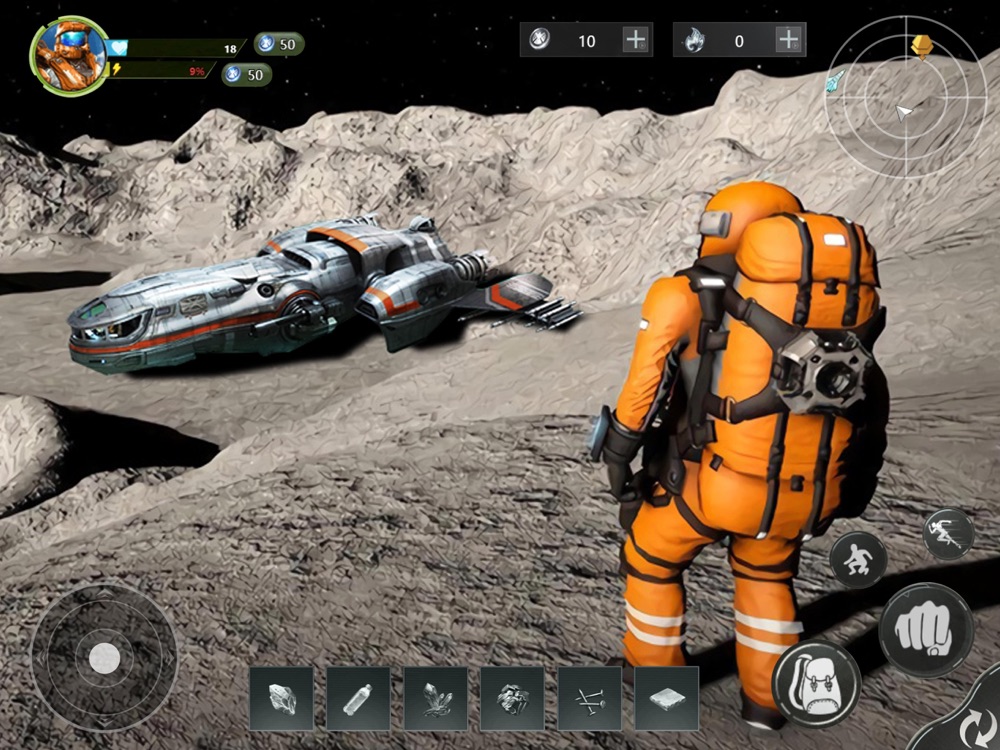This screenshot has width=1000, height=750.
Task: Toggle the sprint running button
Action: pos(948,533)
